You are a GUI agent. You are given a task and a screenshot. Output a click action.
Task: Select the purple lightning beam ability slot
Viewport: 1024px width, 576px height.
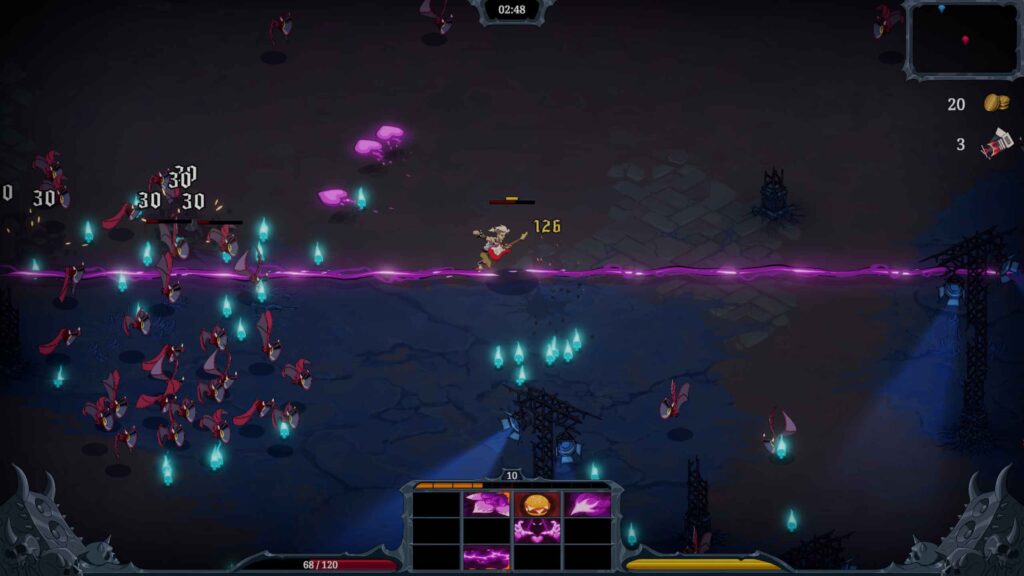[487, 557]
